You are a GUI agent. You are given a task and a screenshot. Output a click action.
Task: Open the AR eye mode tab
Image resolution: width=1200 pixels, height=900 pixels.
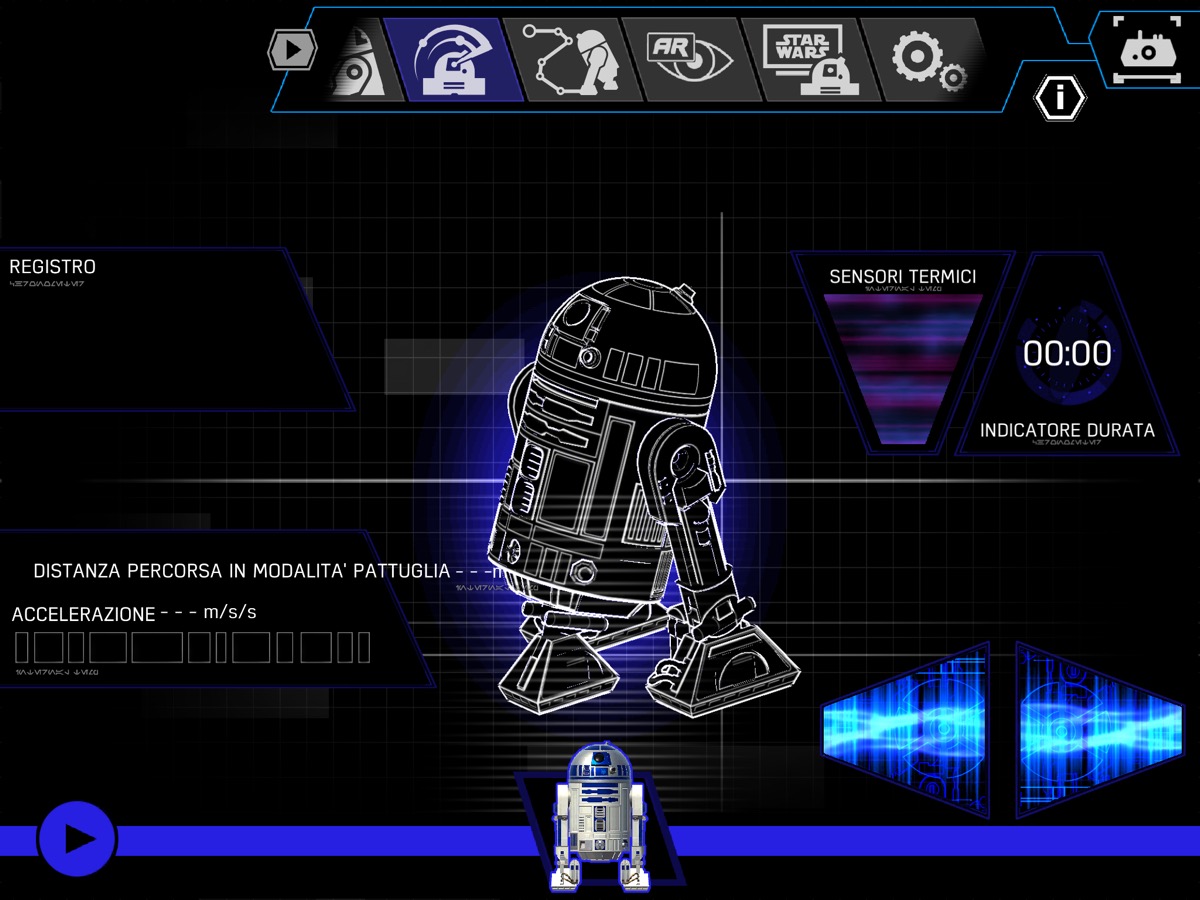(688, 60)
